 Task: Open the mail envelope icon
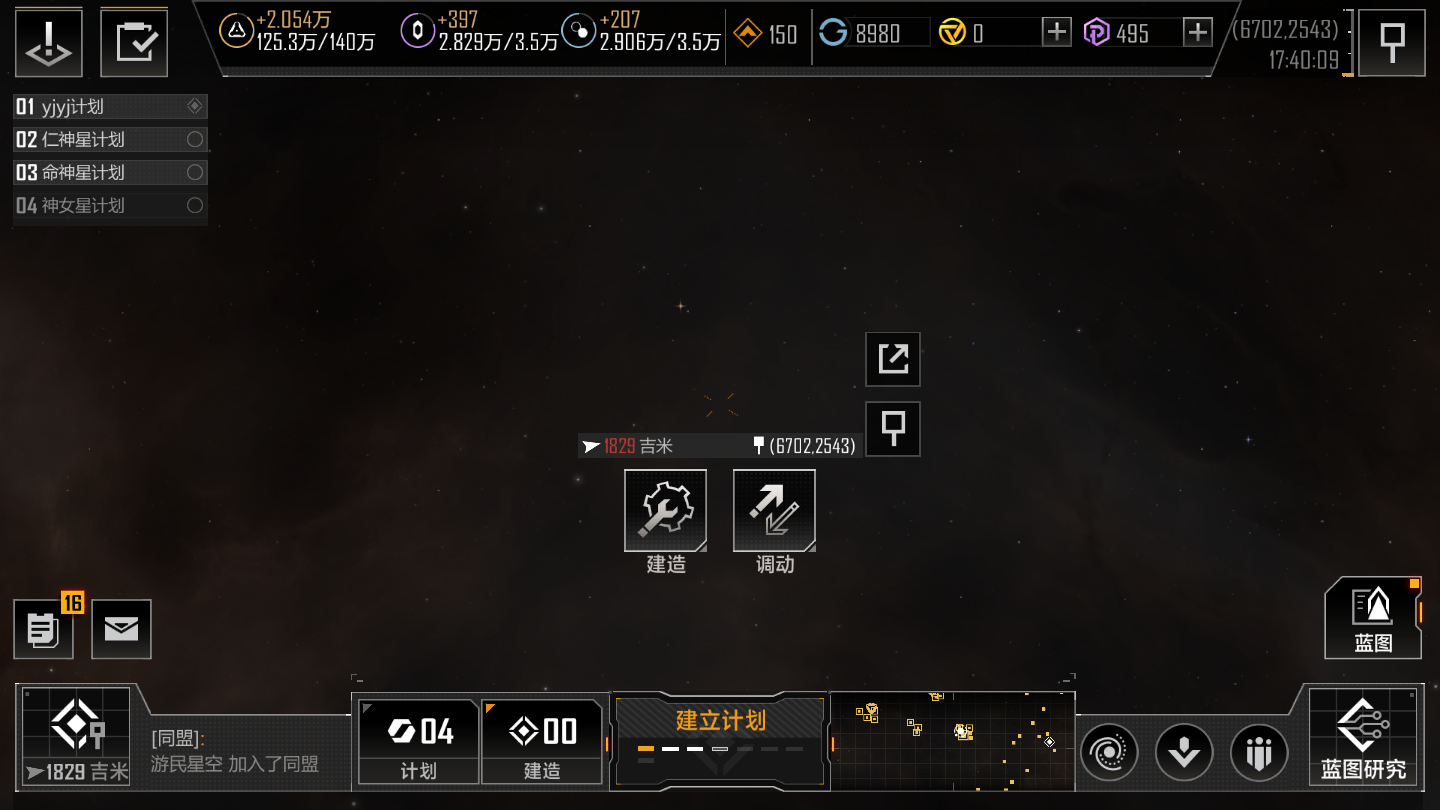pyautogui.click(x=121, y=629)
